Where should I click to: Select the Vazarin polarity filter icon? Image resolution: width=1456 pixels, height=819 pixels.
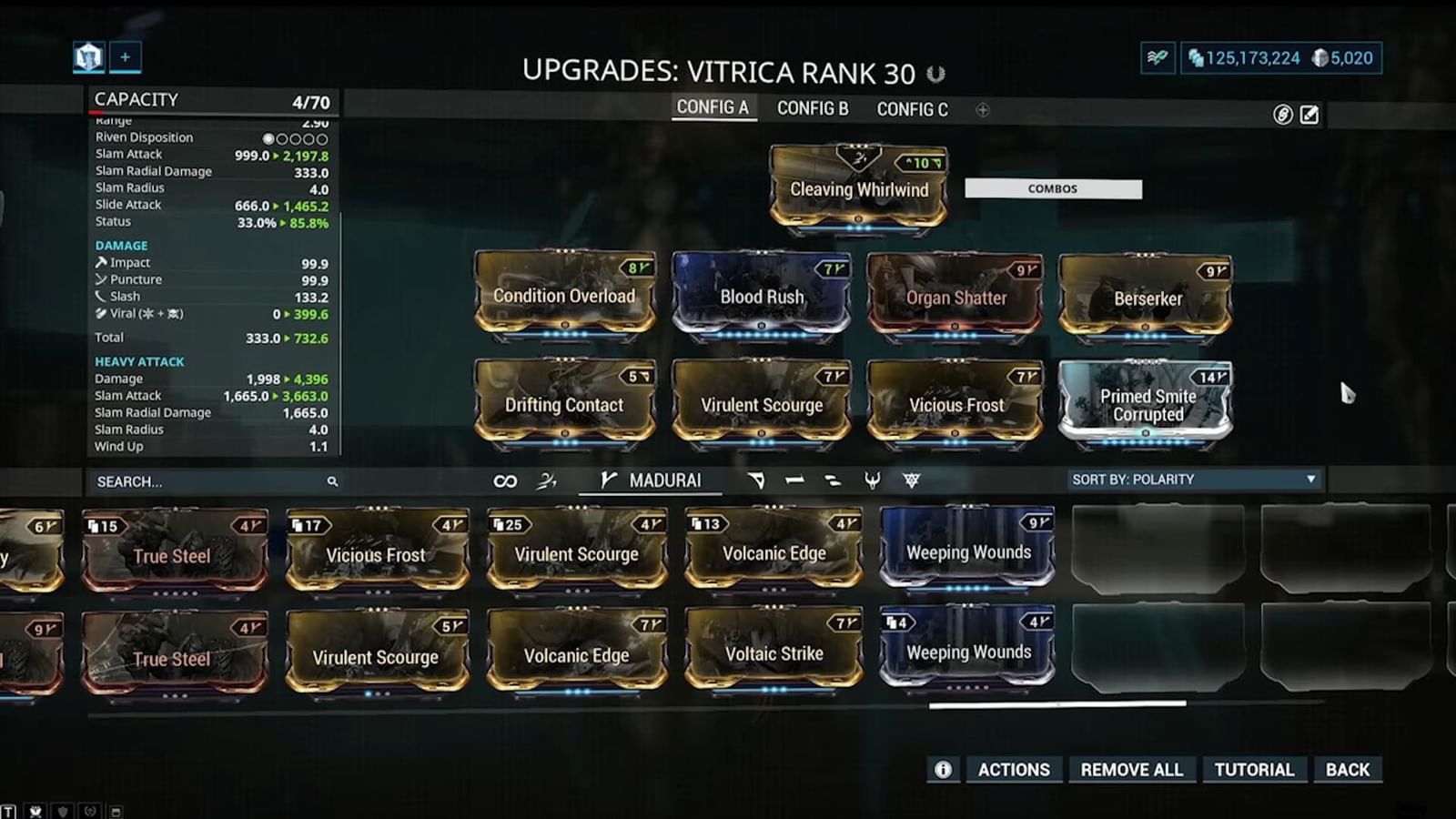pos(758,480)
